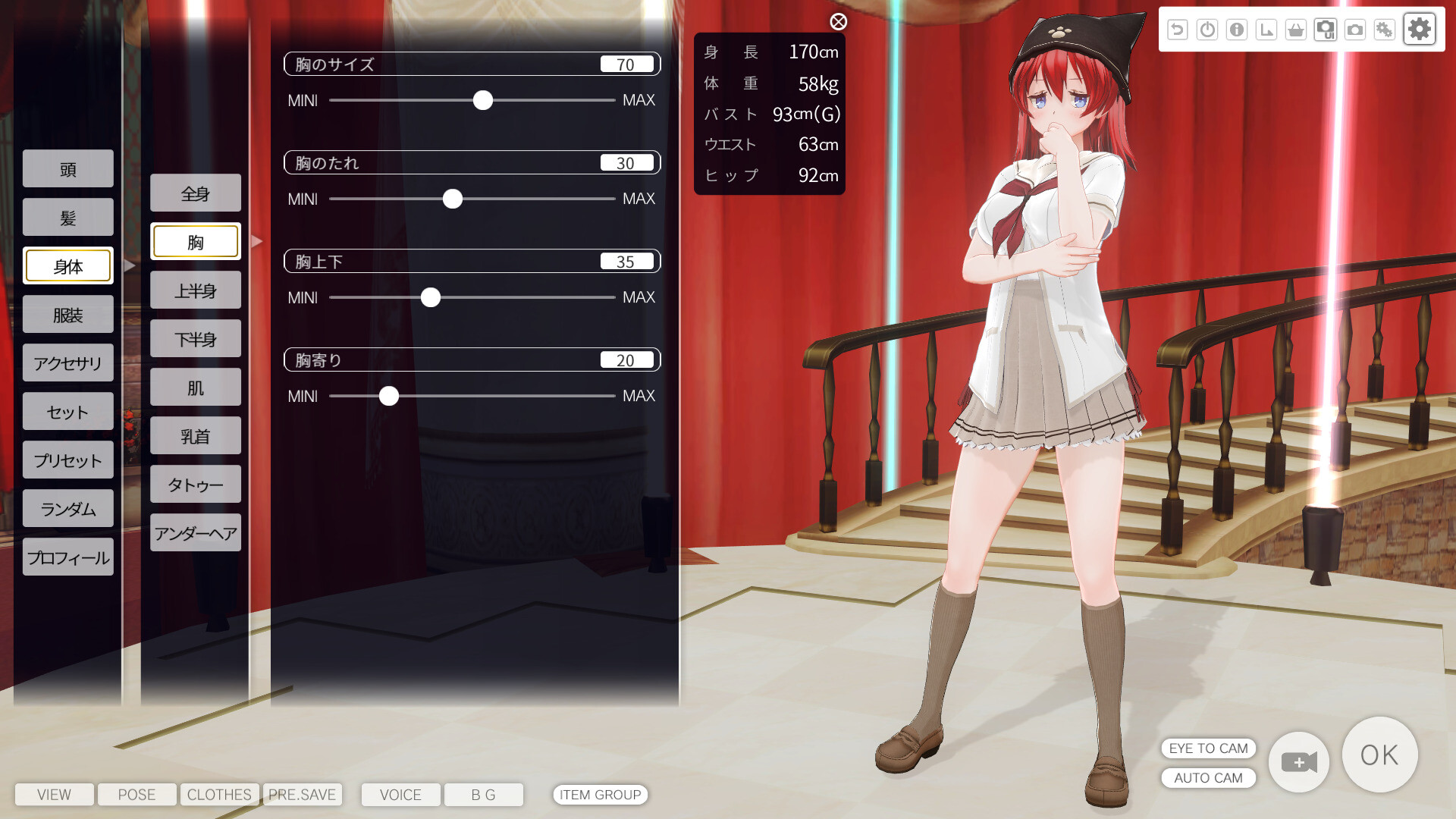Enable AUTO CAM mode
1456x819 pixels.
coord(1208,778)
